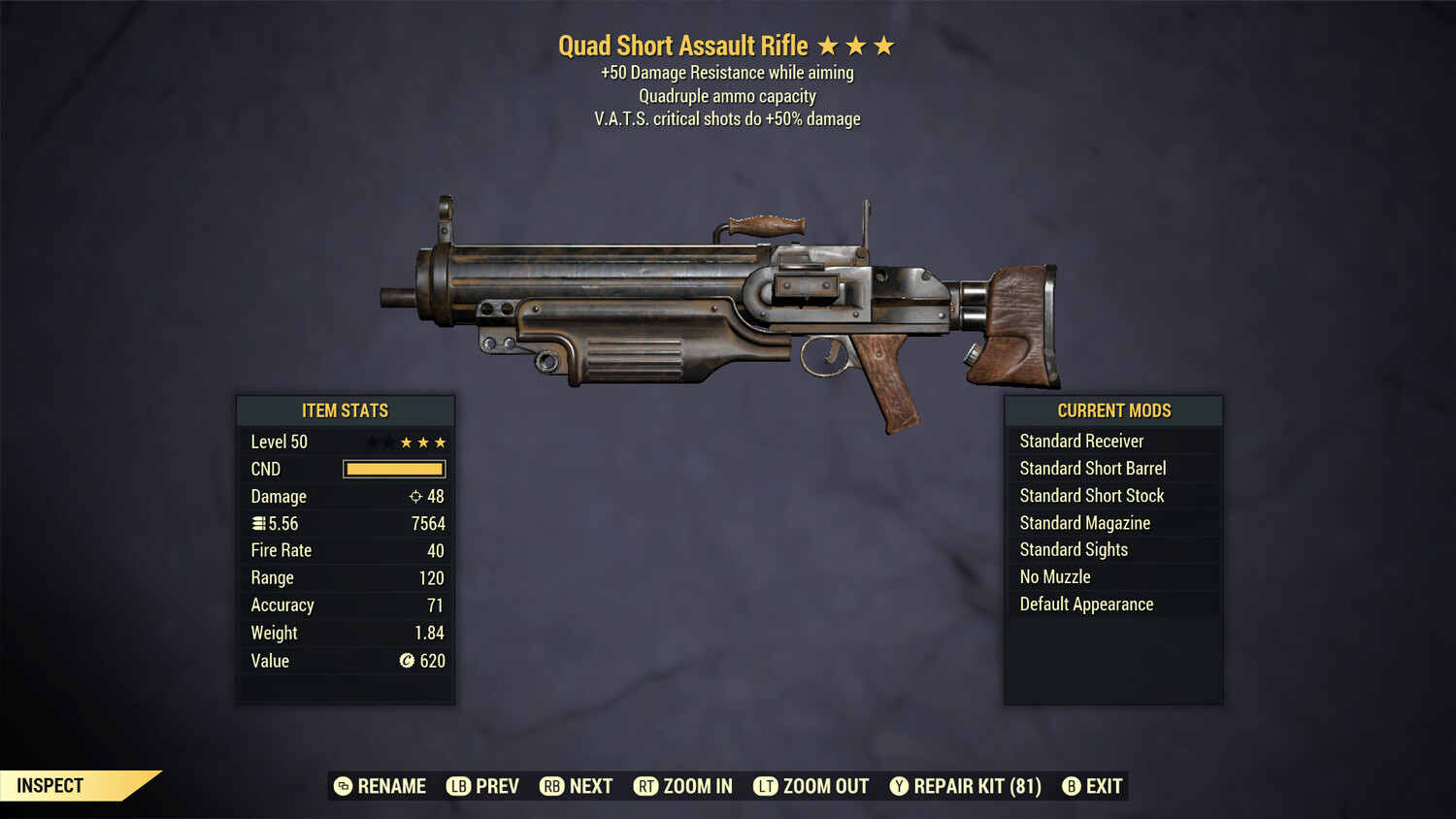The height and width of the screenshot is (819, 1456).
Task: Open the CURRENT MODS panel header
Action: click(x=1113, y=410)
